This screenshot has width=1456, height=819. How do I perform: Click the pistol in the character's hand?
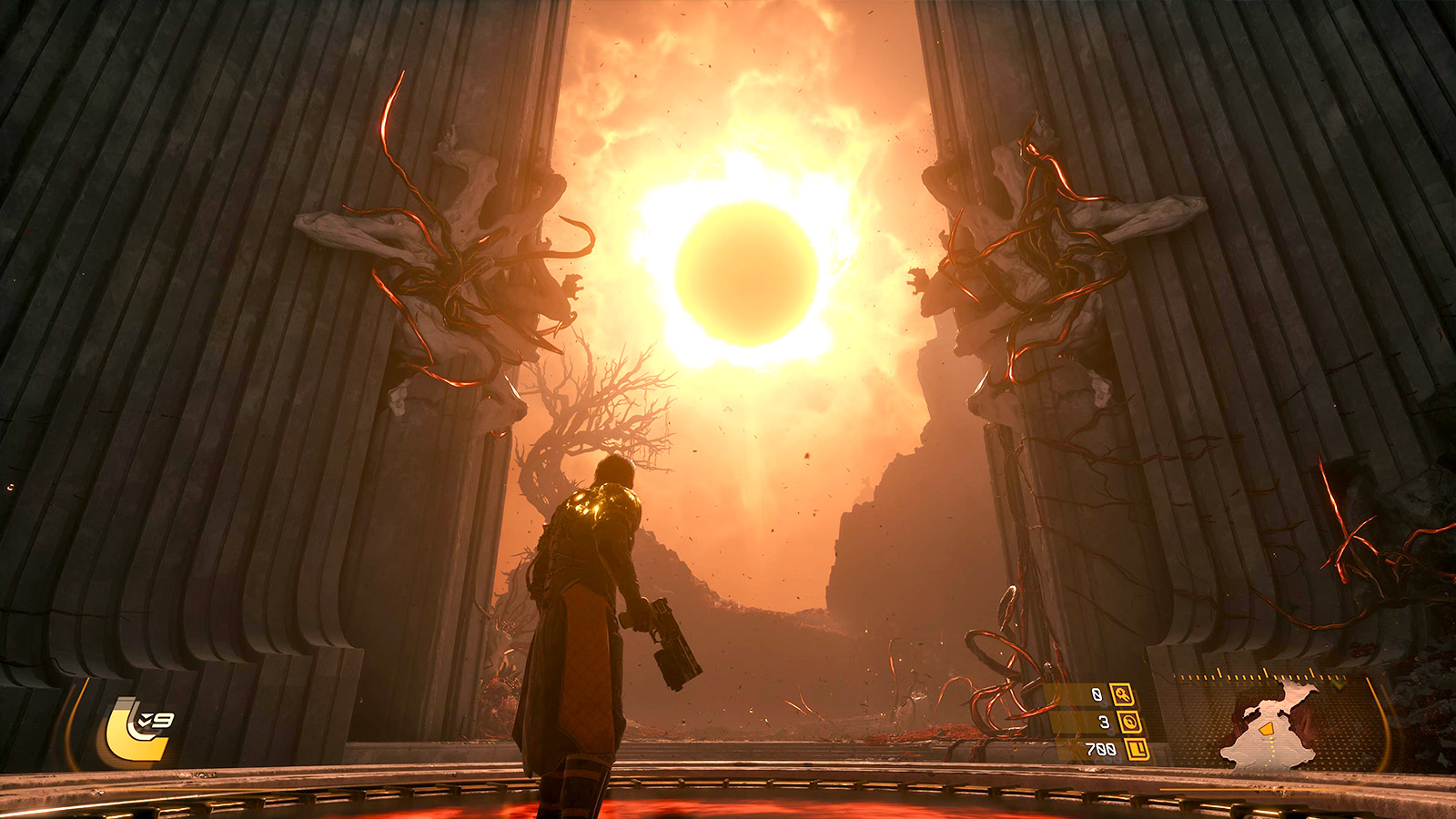(x=669, y=637)
